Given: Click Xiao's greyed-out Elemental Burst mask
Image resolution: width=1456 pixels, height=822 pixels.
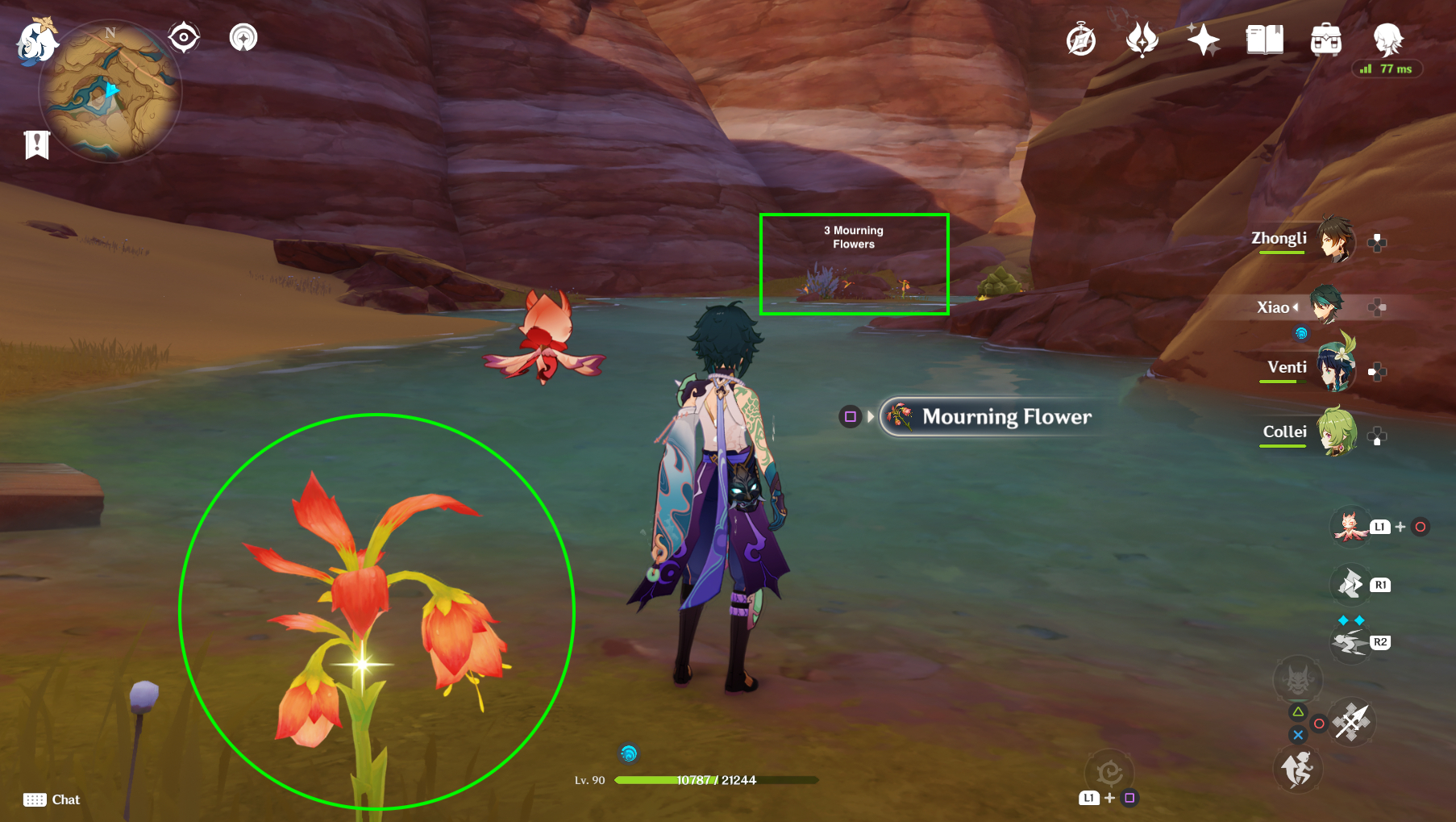Looking at the screenshot, I should pyautogui.click(x=1298, y=680).
